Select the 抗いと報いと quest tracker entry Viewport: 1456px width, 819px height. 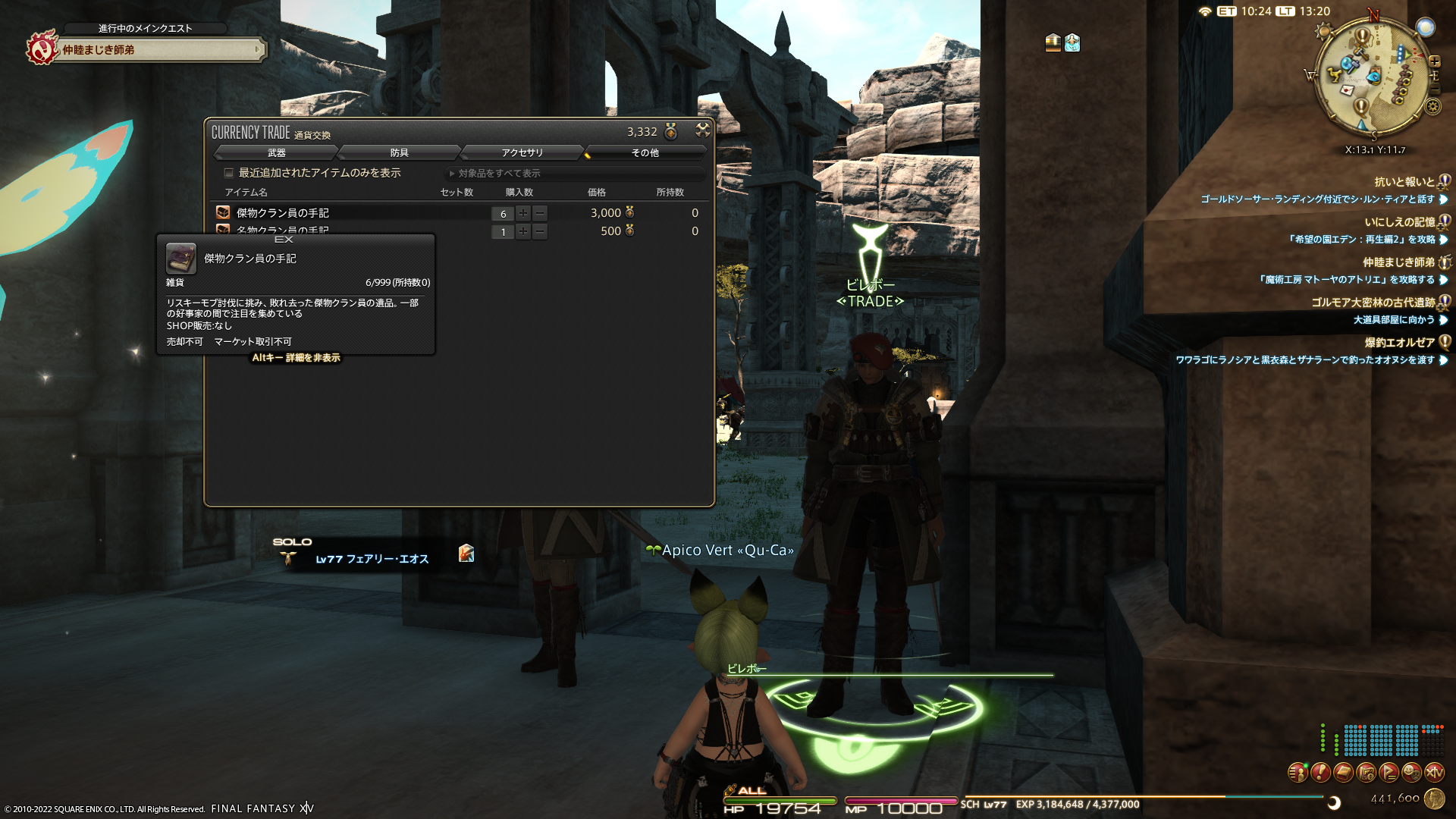pyautogui.click(x=1404, y=182)
